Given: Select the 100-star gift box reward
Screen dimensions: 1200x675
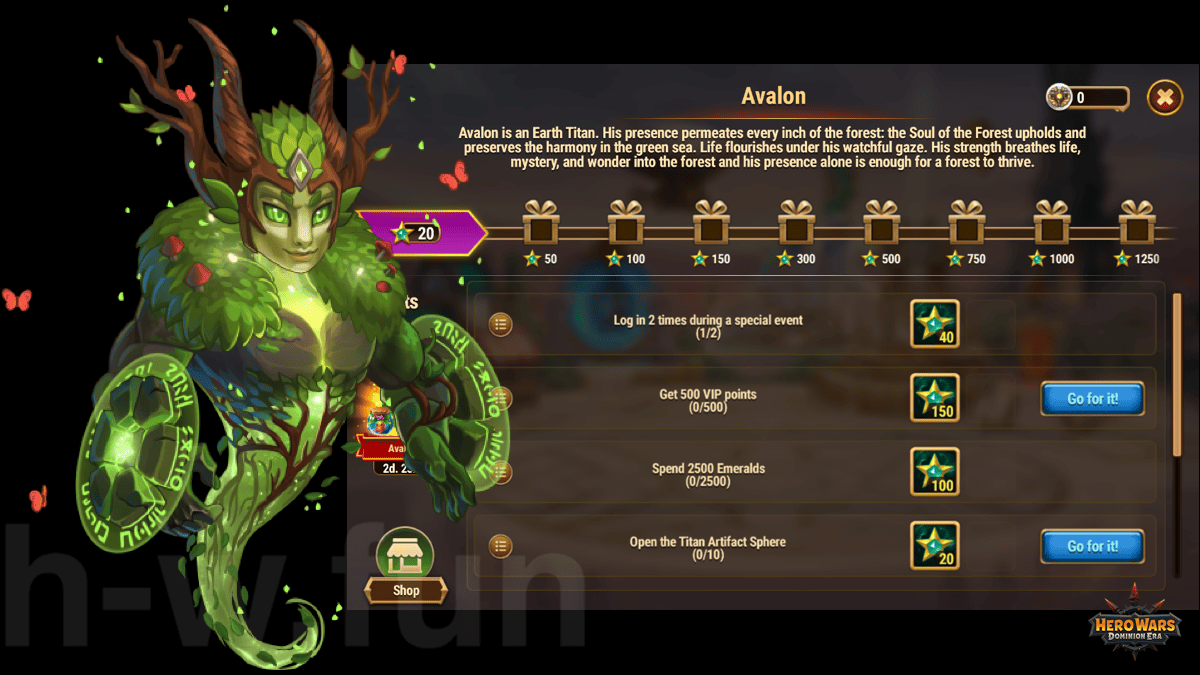Looking at the screenshot, I should [626, 223].
